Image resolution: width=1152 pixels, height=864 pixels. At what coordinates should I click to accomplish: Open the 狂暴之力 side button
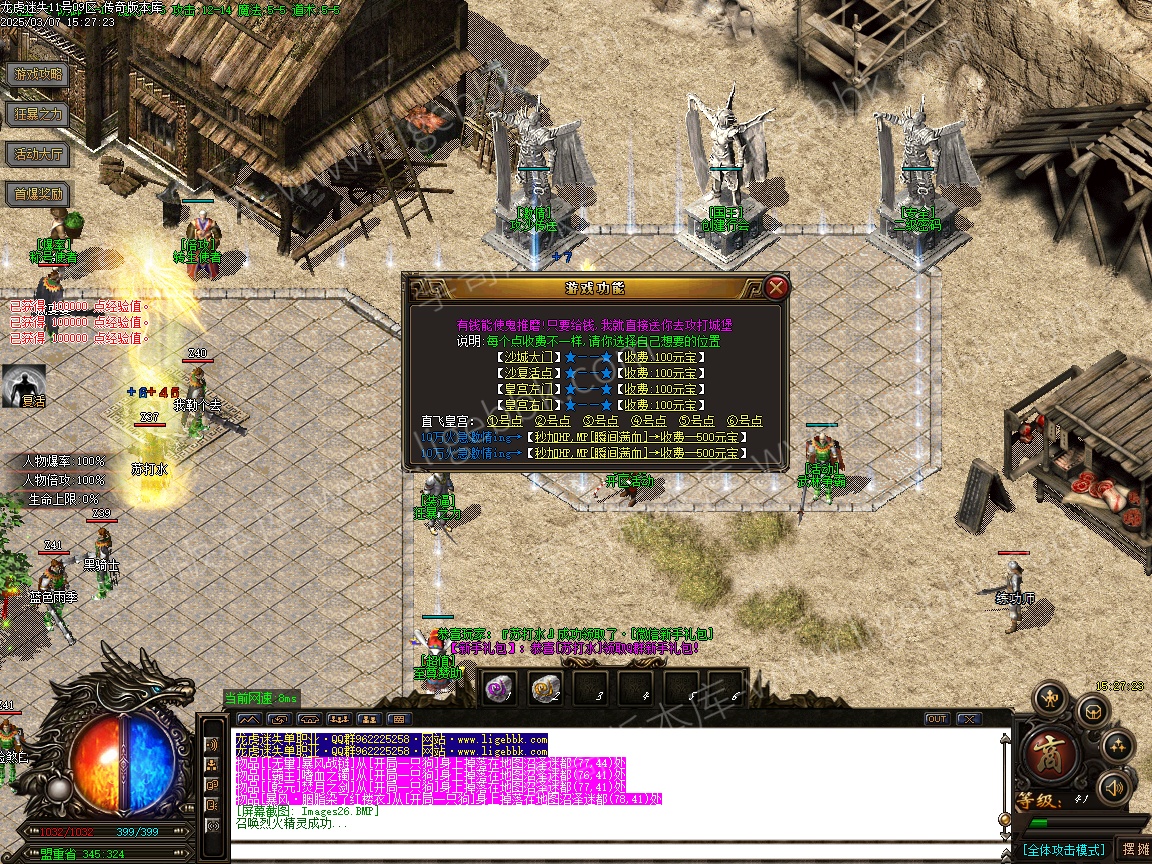tap(37, 114)
